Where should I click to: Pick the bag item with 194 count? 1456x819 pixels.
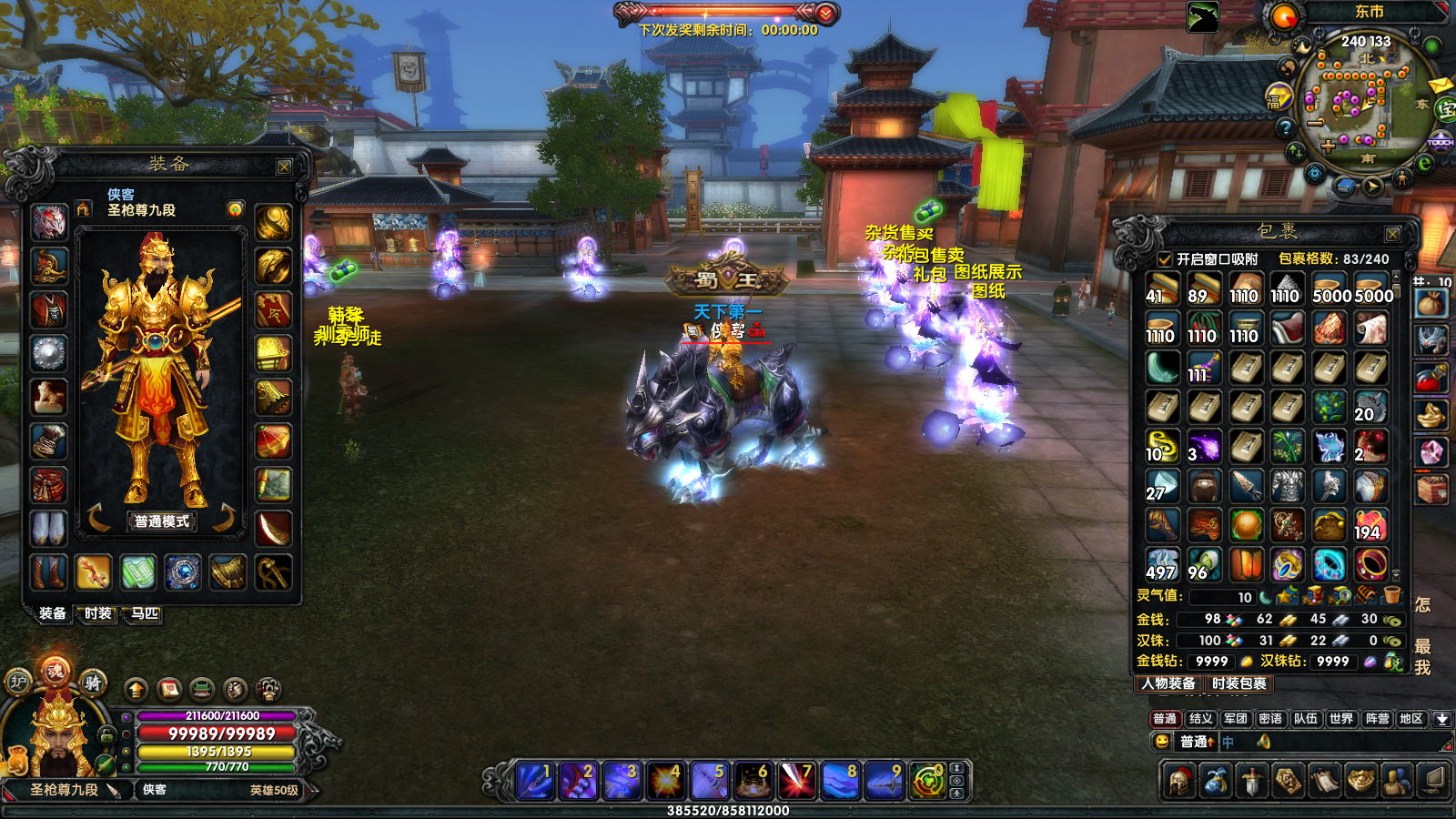1370,525
